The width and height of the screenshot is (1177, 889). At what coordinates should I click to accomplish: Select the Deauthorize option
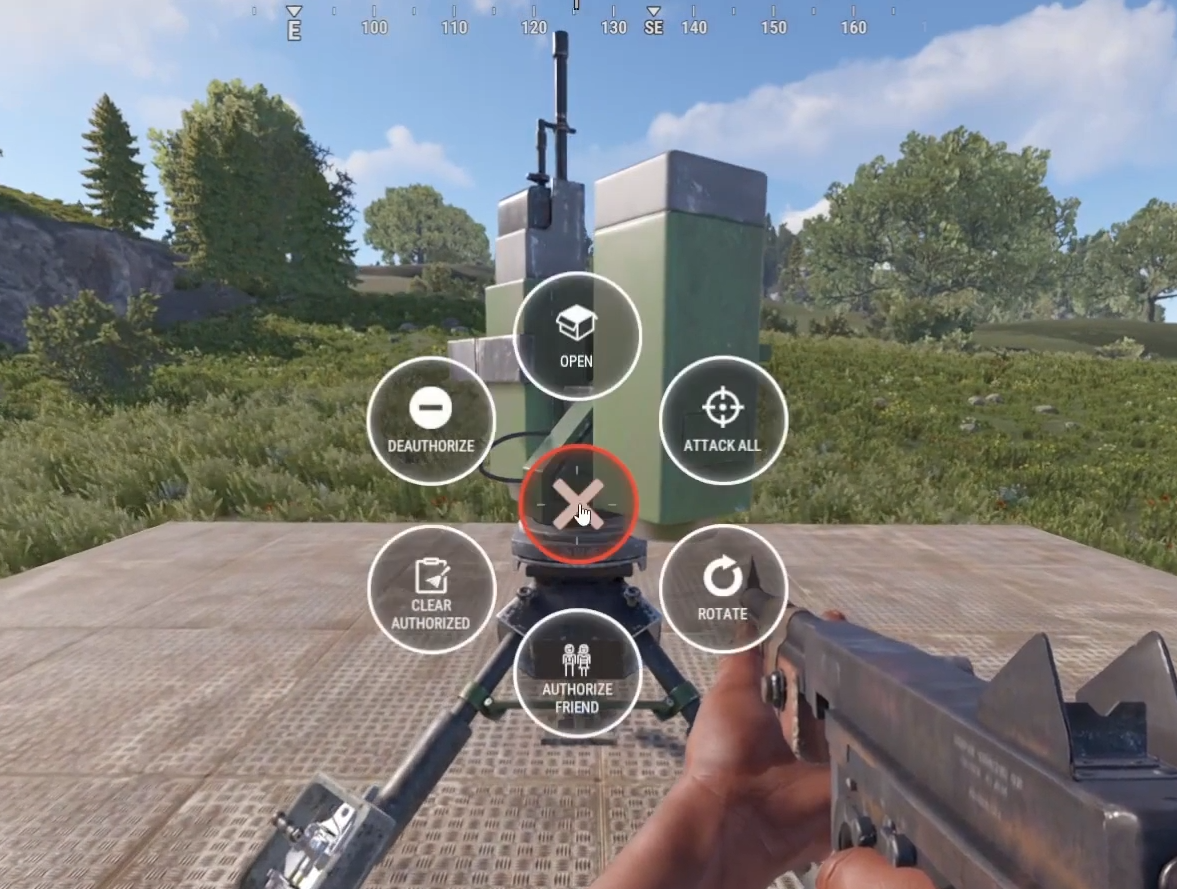431,420
